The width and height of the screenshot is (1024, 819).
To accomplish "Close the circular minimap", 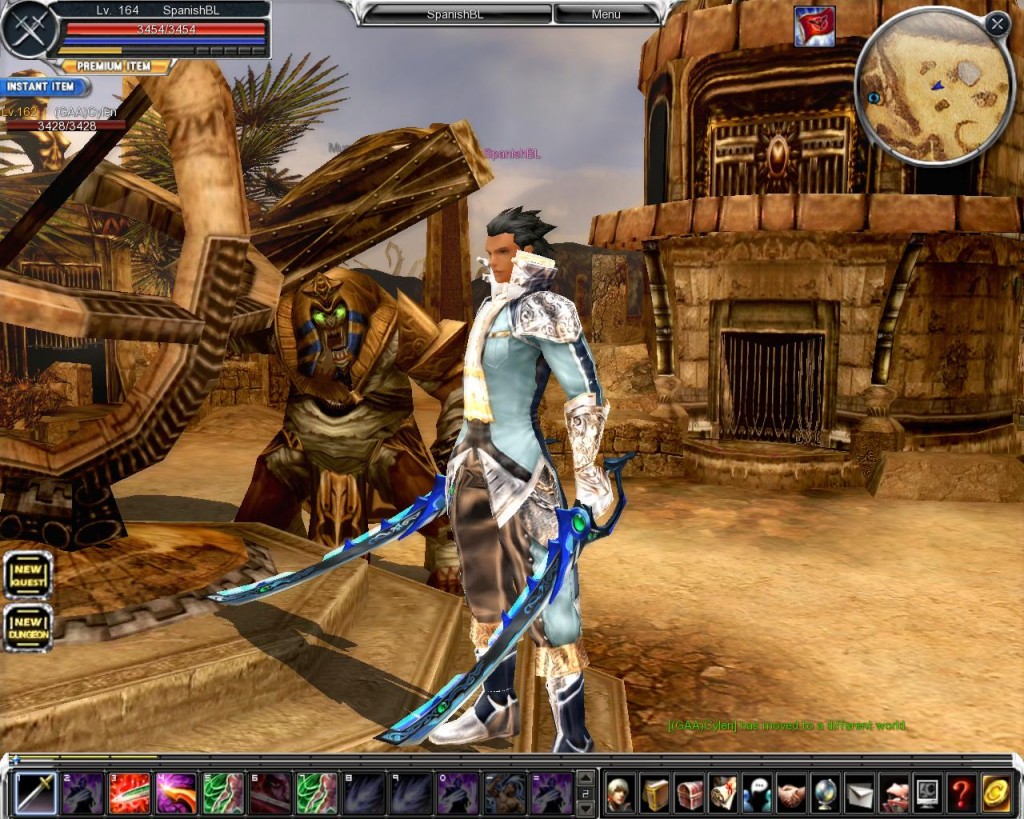I will point(996,25).
